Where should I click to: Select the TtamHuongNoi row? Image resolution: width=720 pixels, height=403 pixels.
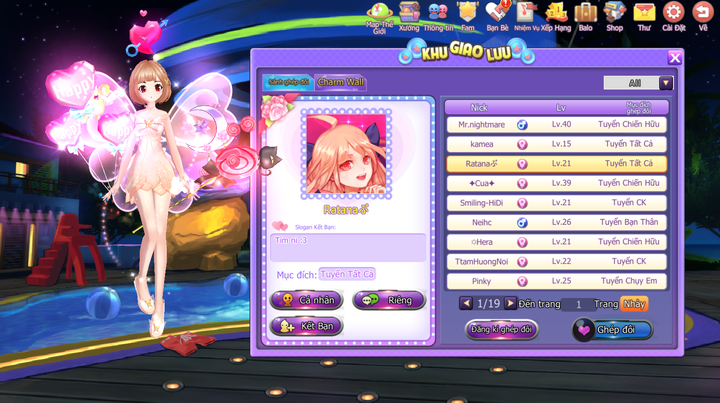coord(556,261)
